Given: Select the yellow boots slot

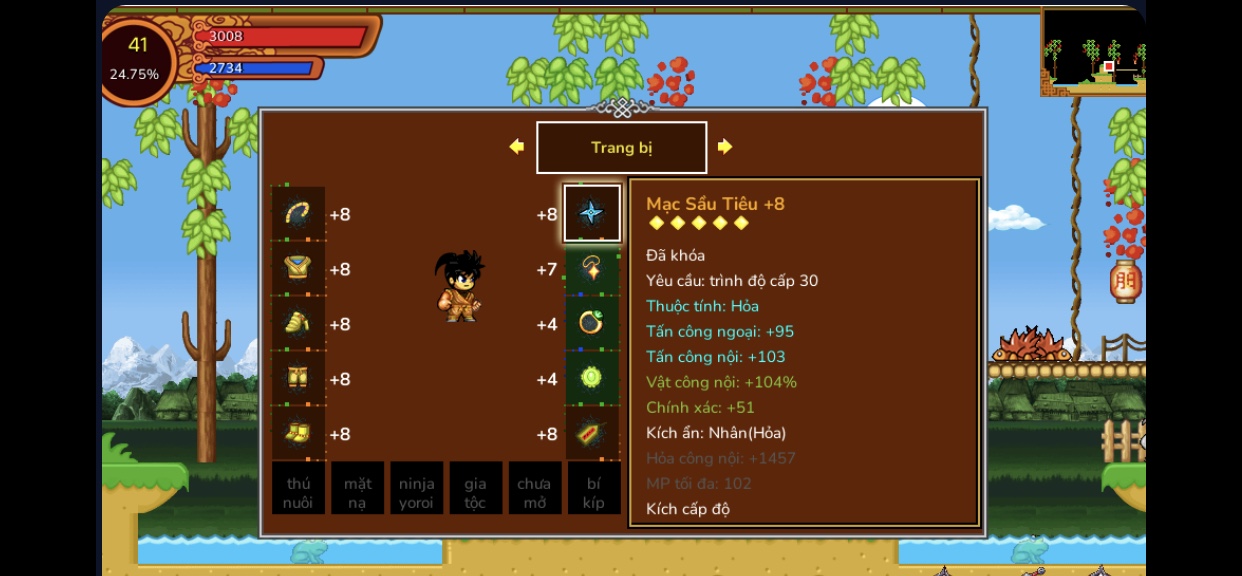Looking at the screenshot, I should [x=298, y=433].
